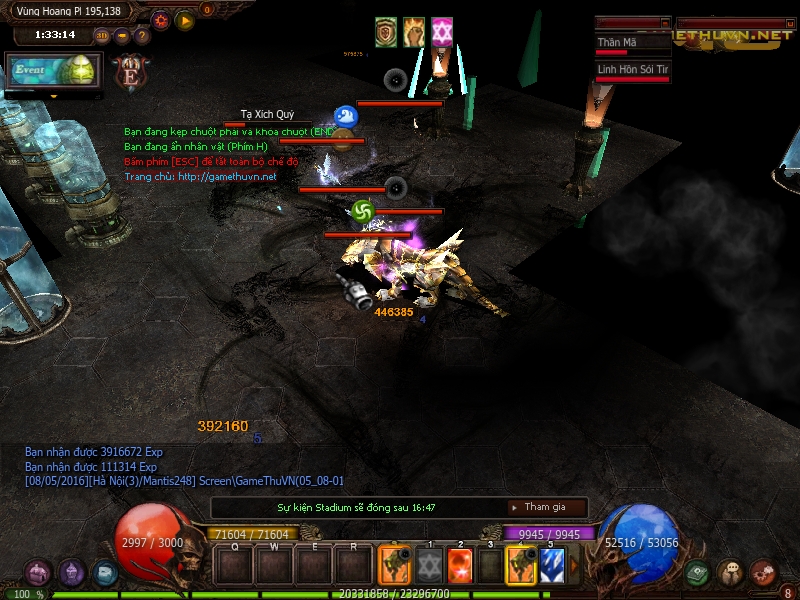
Task: Toggle the 3D camera button
Action: [102, 36]
